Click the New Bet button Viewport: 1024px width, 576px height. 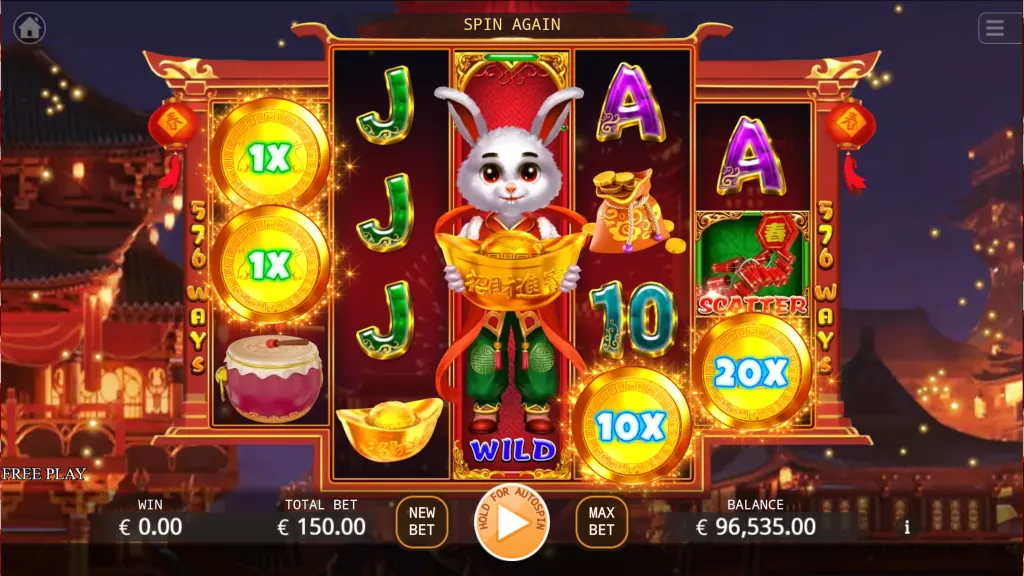click(422, 522)
